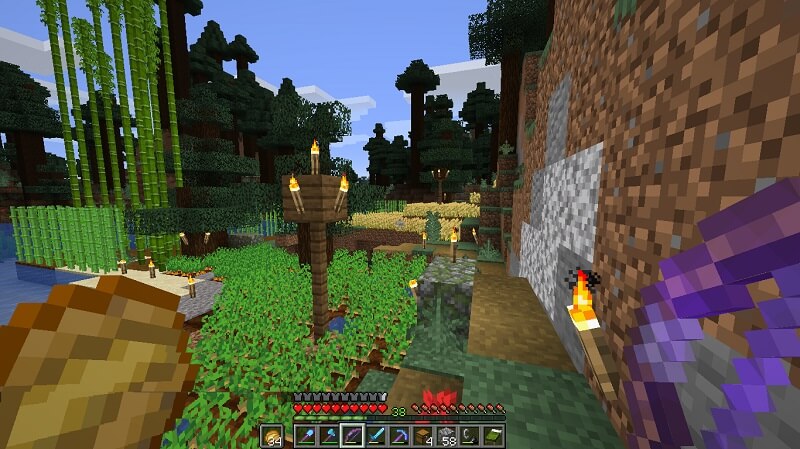Pick the gray stone stack of 58

(x=447, y=436)
